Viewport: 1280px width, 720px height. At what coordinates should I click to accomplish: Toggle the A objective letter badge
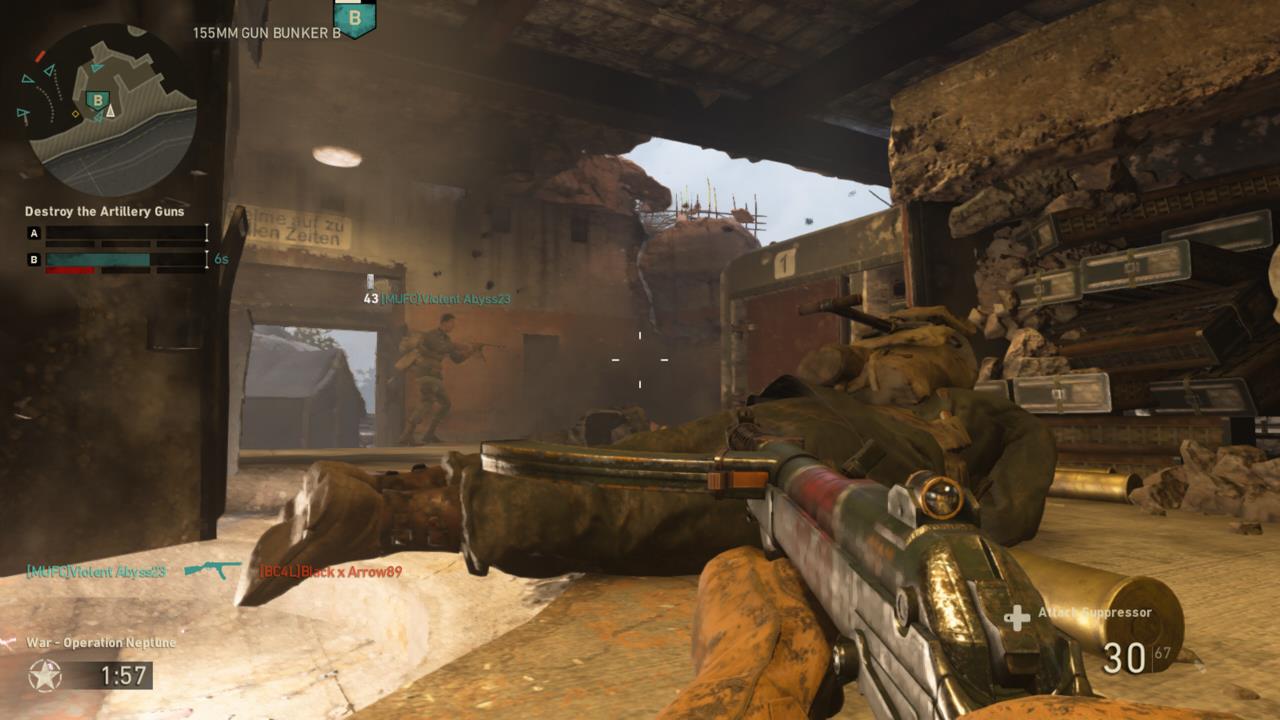point(33,234)
